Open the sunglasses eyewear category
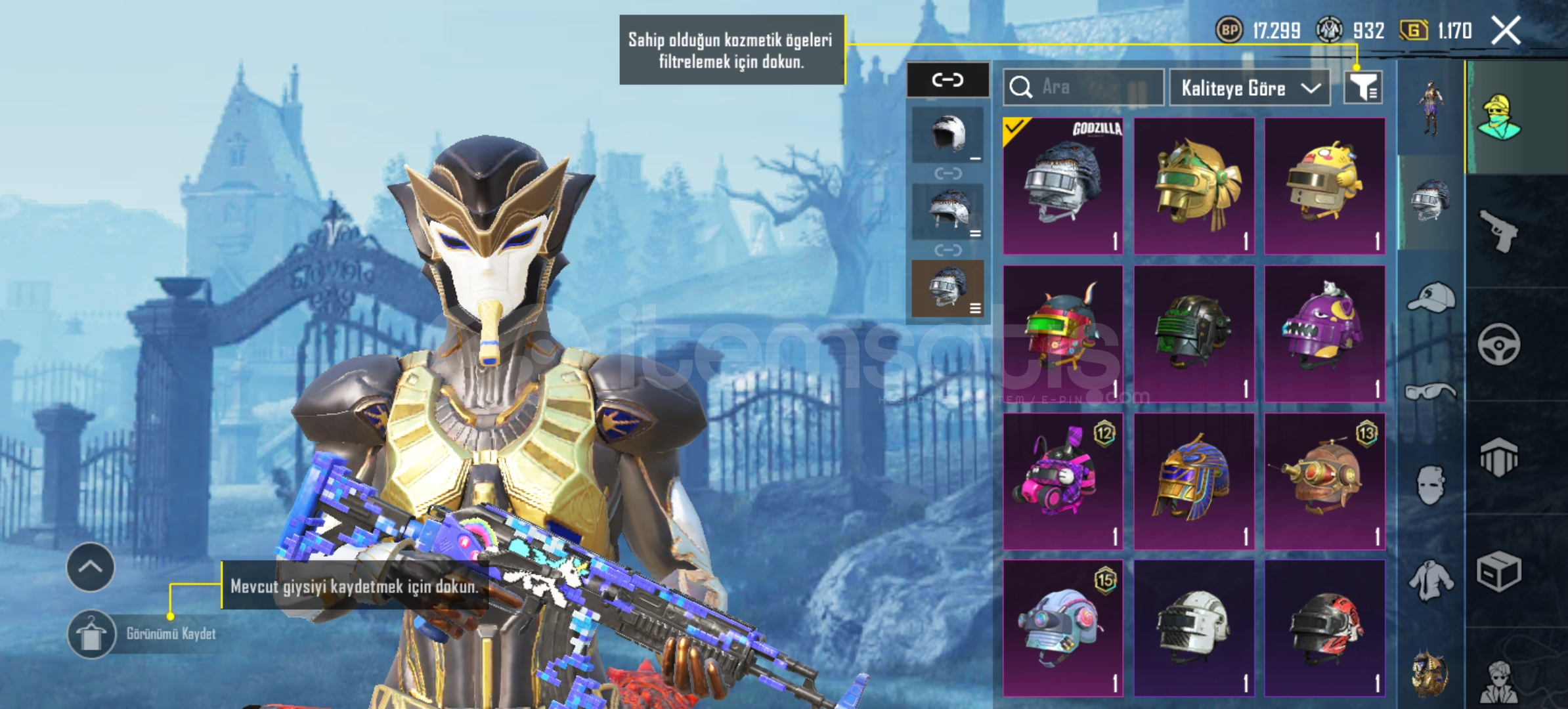1568x709 pixels. coord(1431,393)
